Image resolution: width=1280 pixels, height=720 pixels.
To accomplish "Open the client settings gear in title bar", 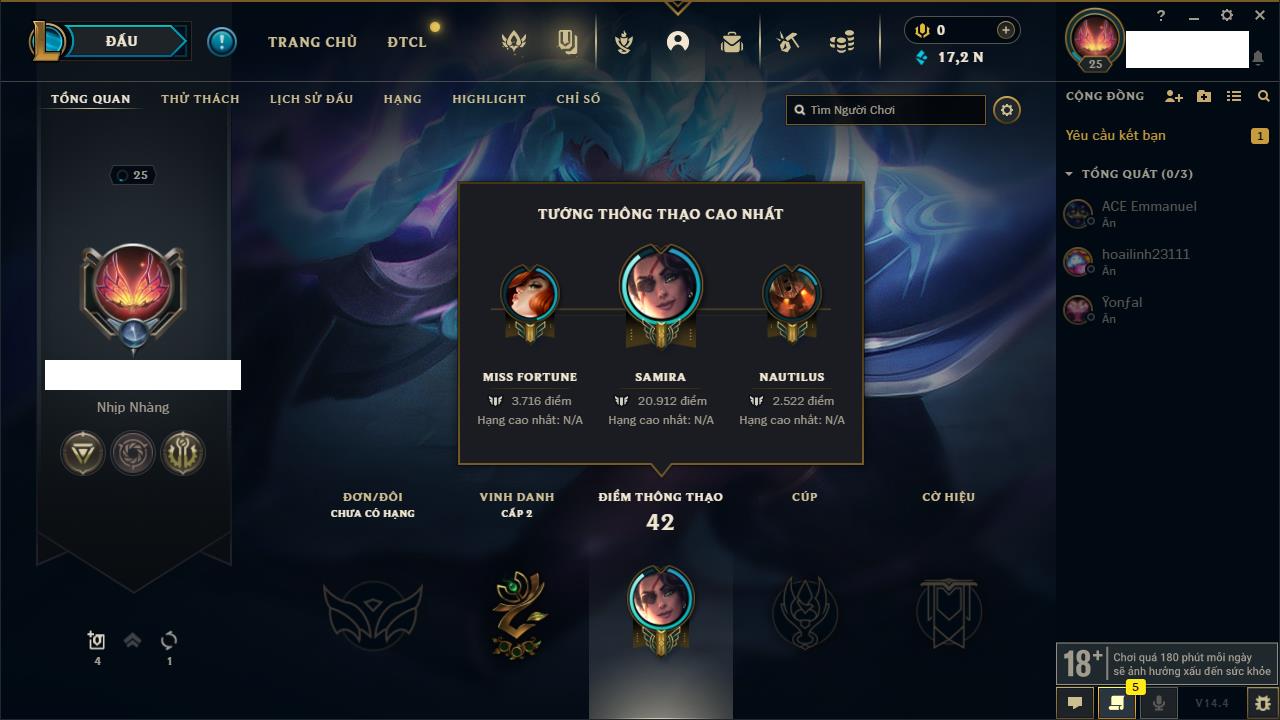I will pyautogui.click(x=1227, y=16).
